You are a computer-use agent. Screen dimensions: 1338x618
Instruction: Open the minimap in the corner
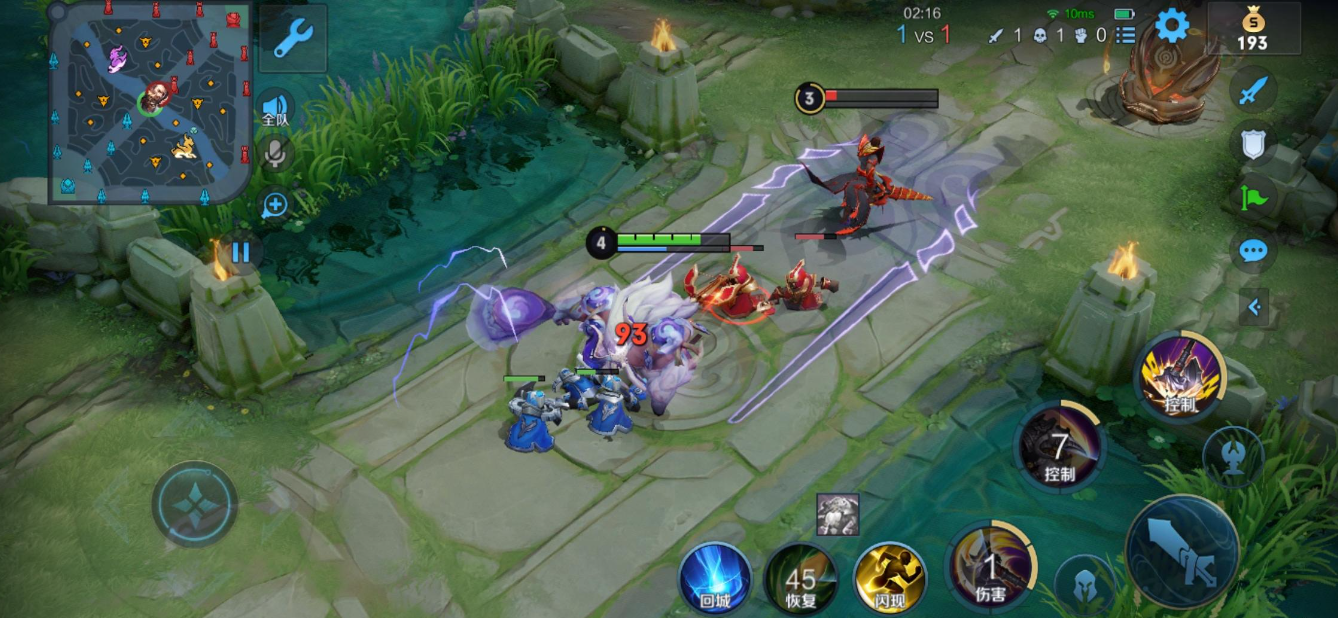click(150, 102)
